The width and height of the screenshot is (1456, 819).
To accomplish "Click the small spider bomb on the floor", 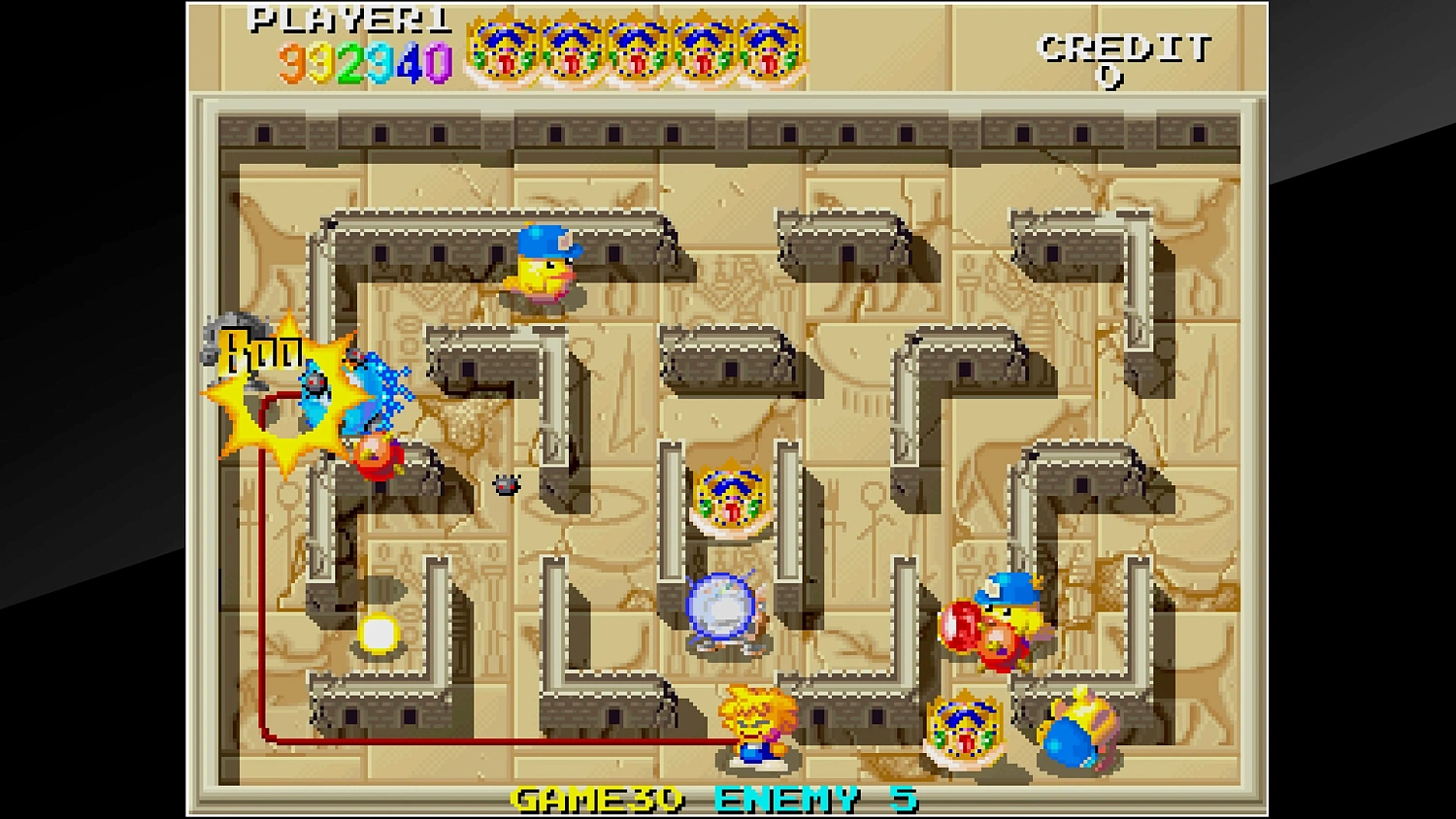I will [x=507, y=483].
